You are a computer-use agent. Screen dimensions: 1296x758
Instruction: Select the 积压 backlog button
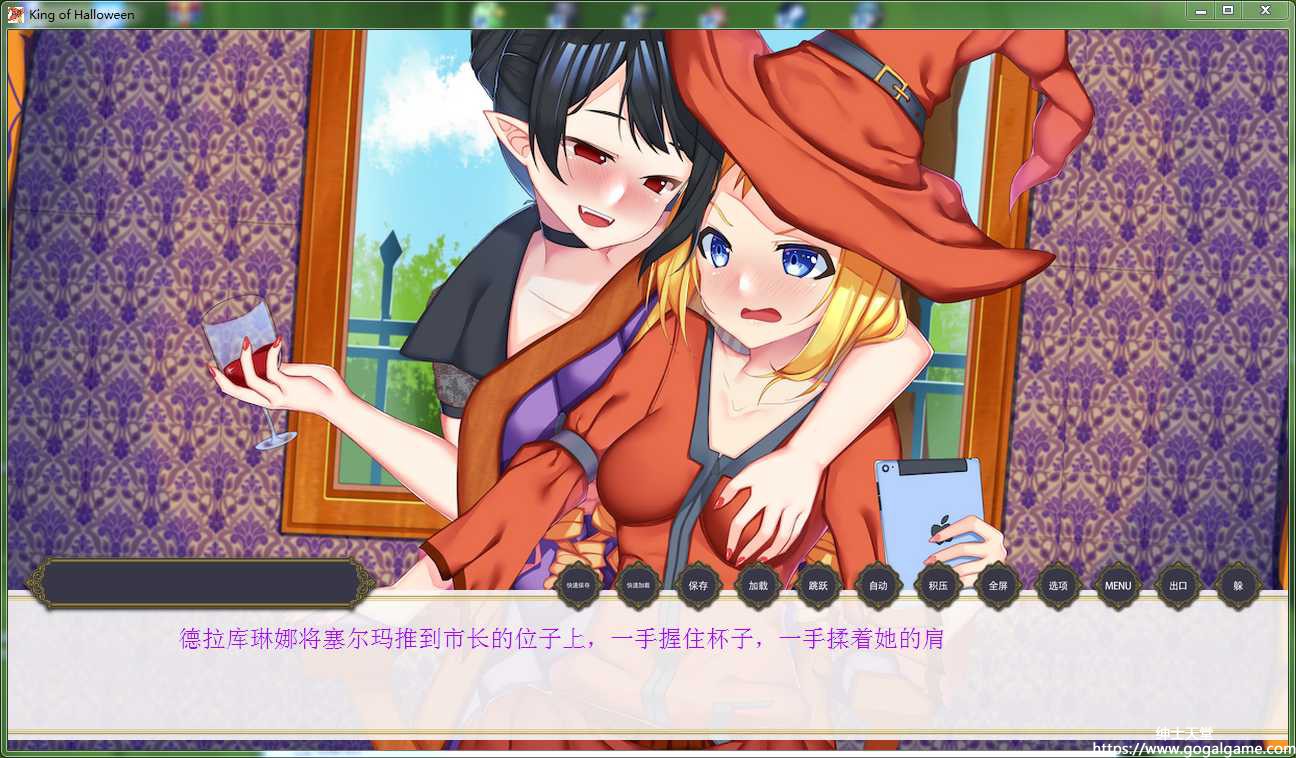point(938,586)
